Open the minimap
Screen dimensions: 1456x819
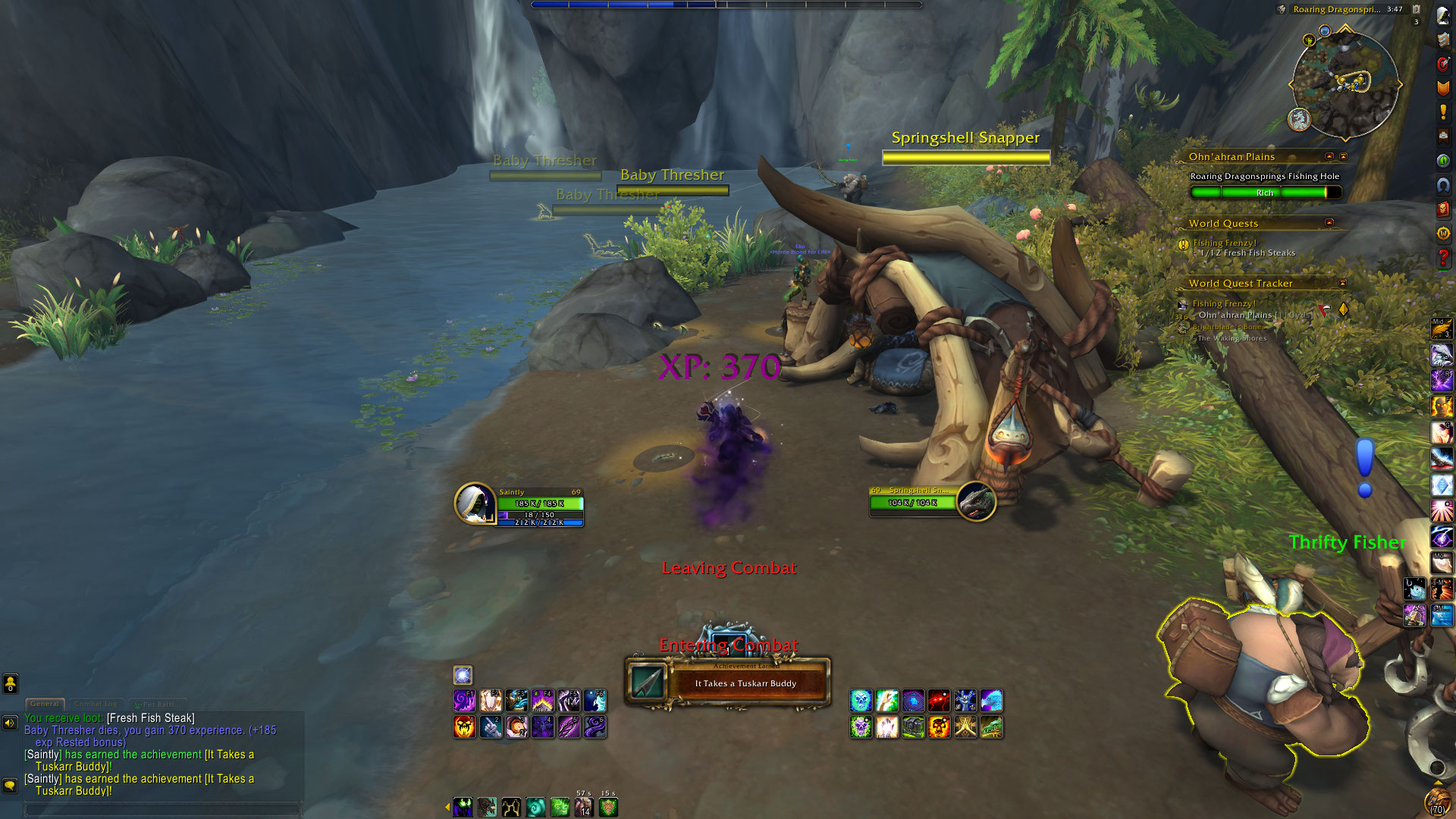[x=1345, y=85]
